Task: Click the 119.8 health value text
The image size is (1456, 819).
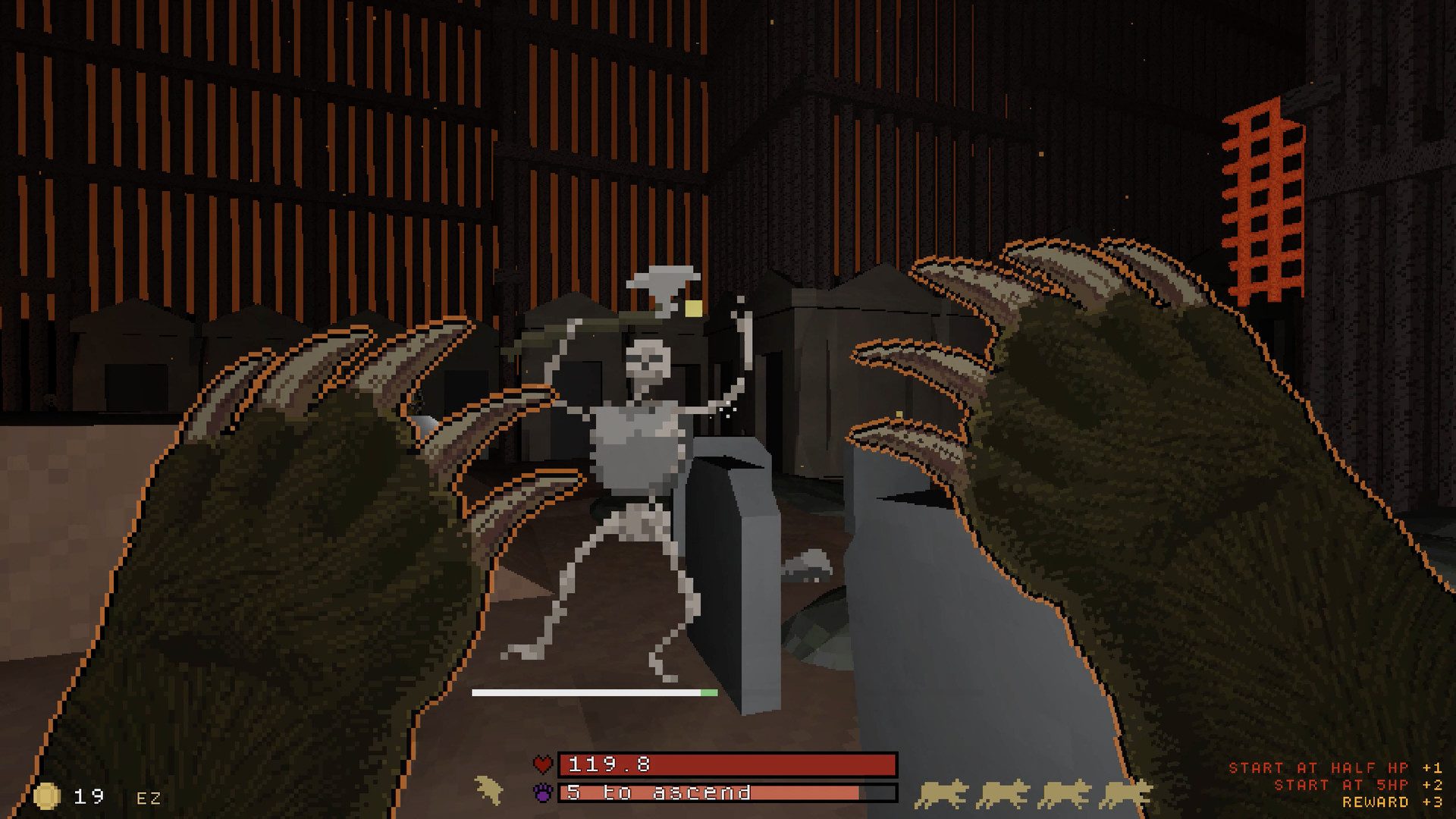Action: 609,765
